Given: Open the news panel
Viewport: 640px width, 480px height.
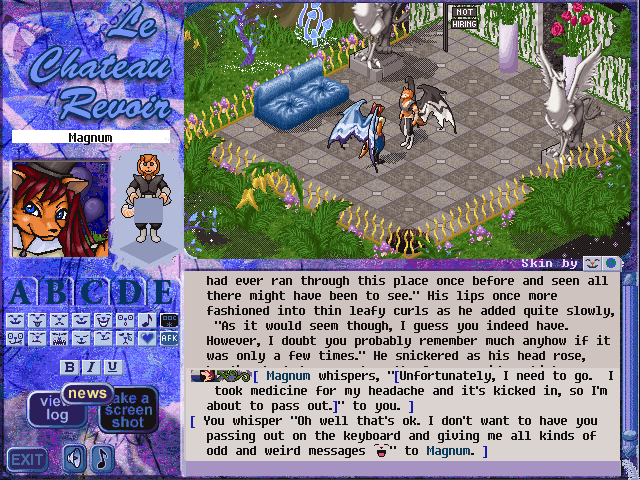Looking at the screenshot, I should (88, 394).
